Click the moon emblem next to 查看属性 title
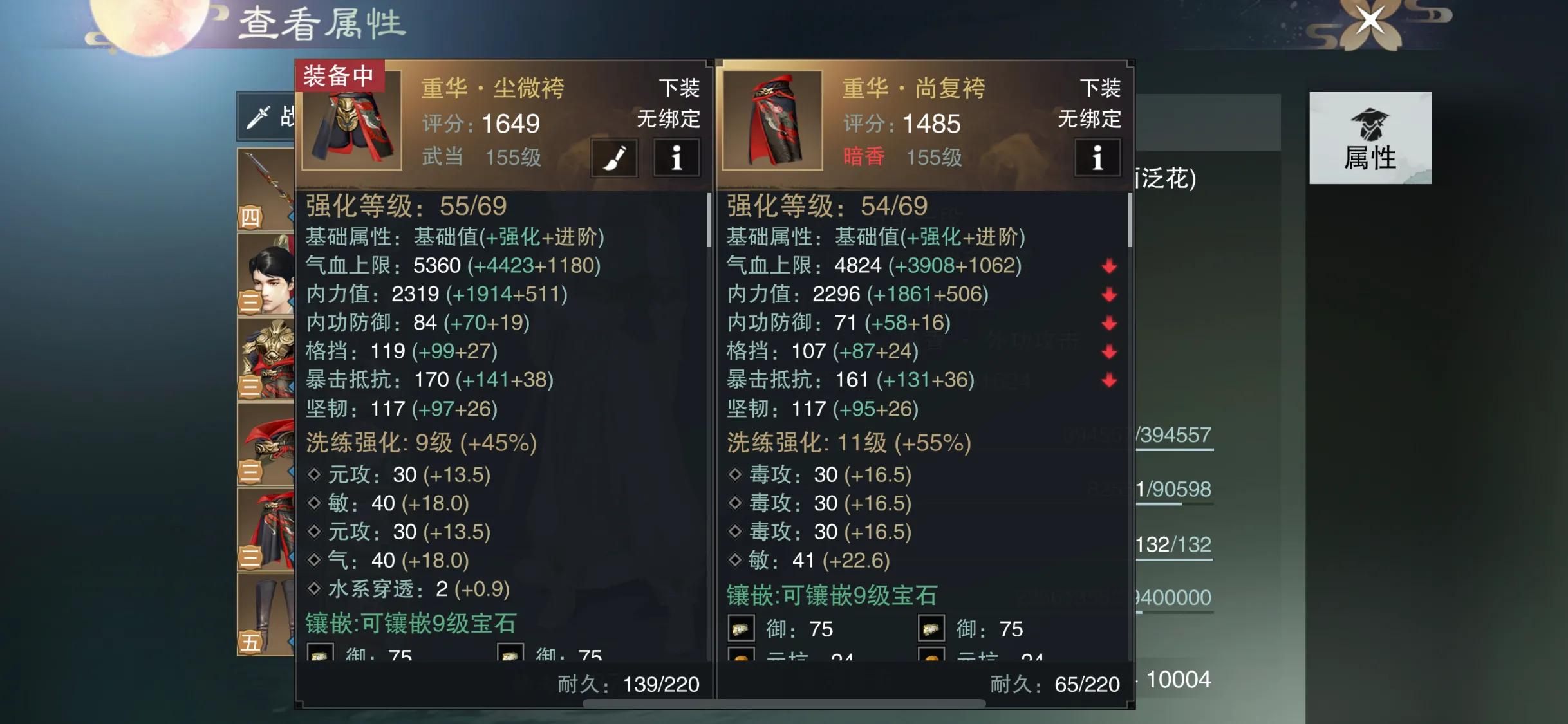The width and height of the screenshot is (1568, 724). pyautogui.click(x=148, y=26)
